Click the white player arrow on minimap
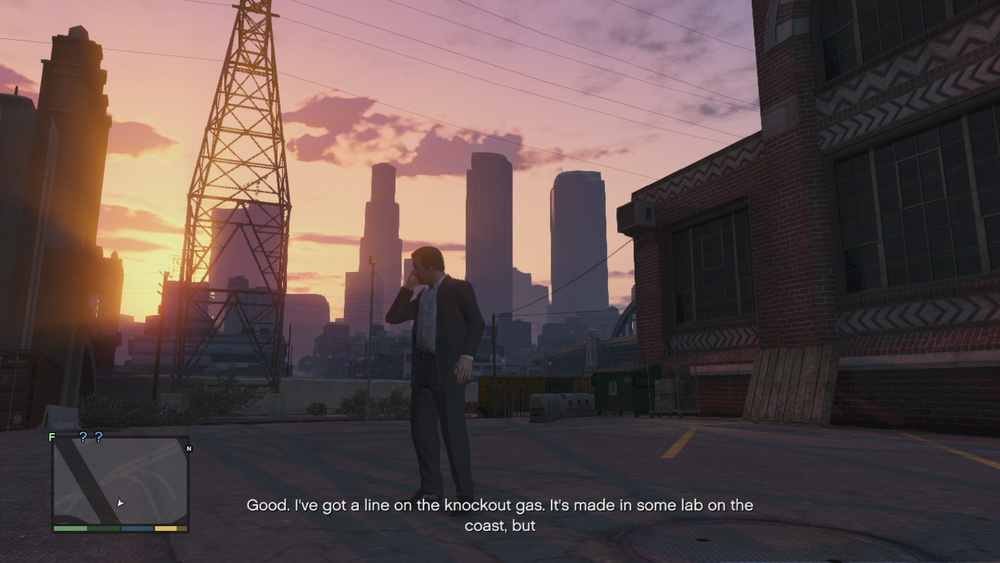The image size is (1000, 563). click(120, 503)
